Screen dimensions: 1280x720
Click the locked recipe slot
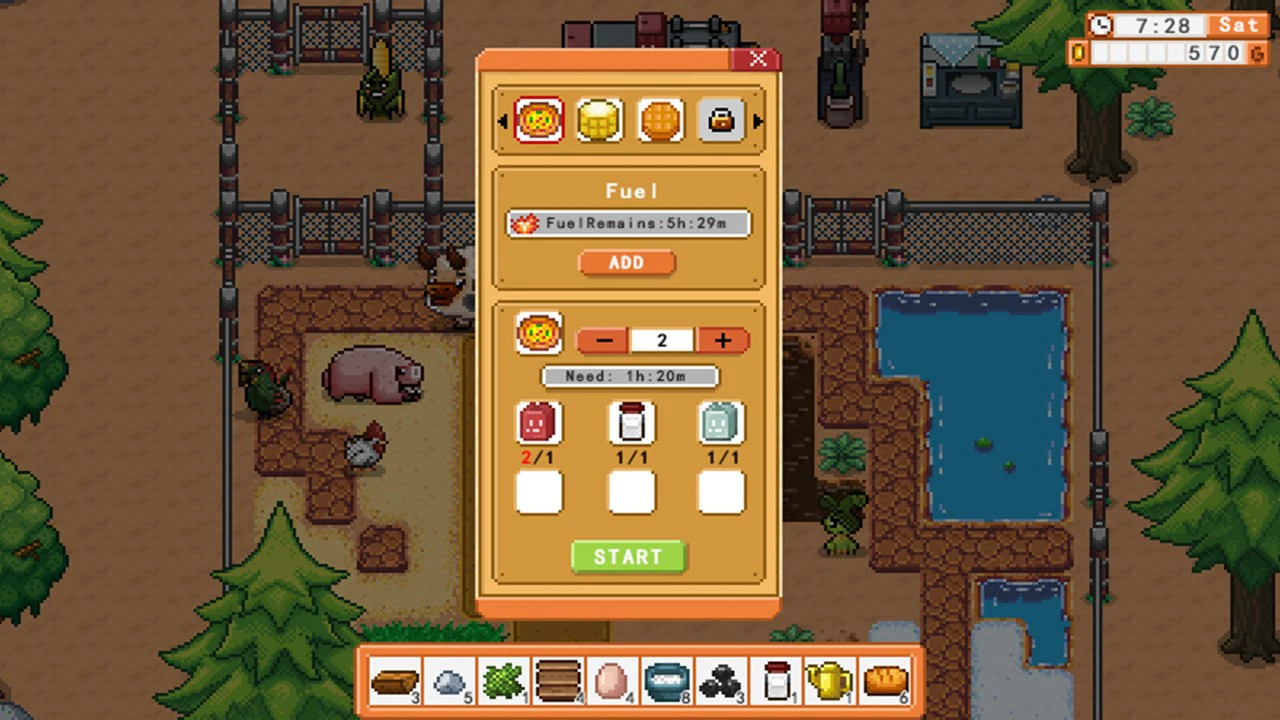pos(720,121)
